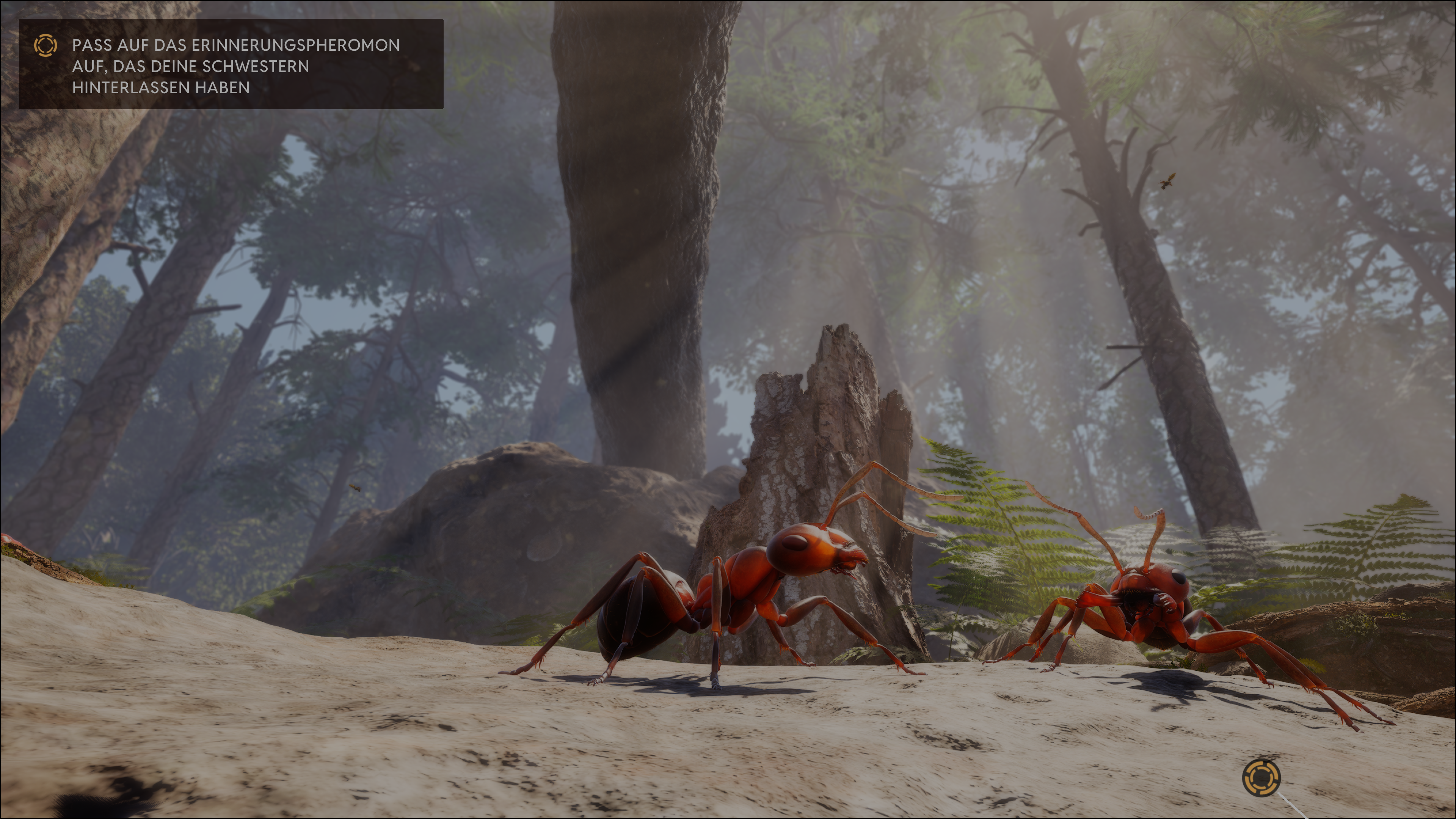Click the golden pheromone marker icon
The height and width of the screenshot is (819, 1456).
(1261, 778)
